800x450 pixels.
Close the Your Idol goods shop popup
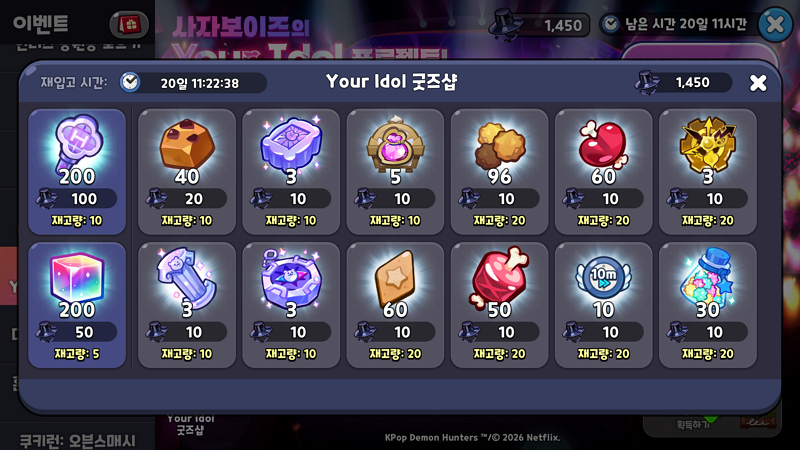point(758,83)
